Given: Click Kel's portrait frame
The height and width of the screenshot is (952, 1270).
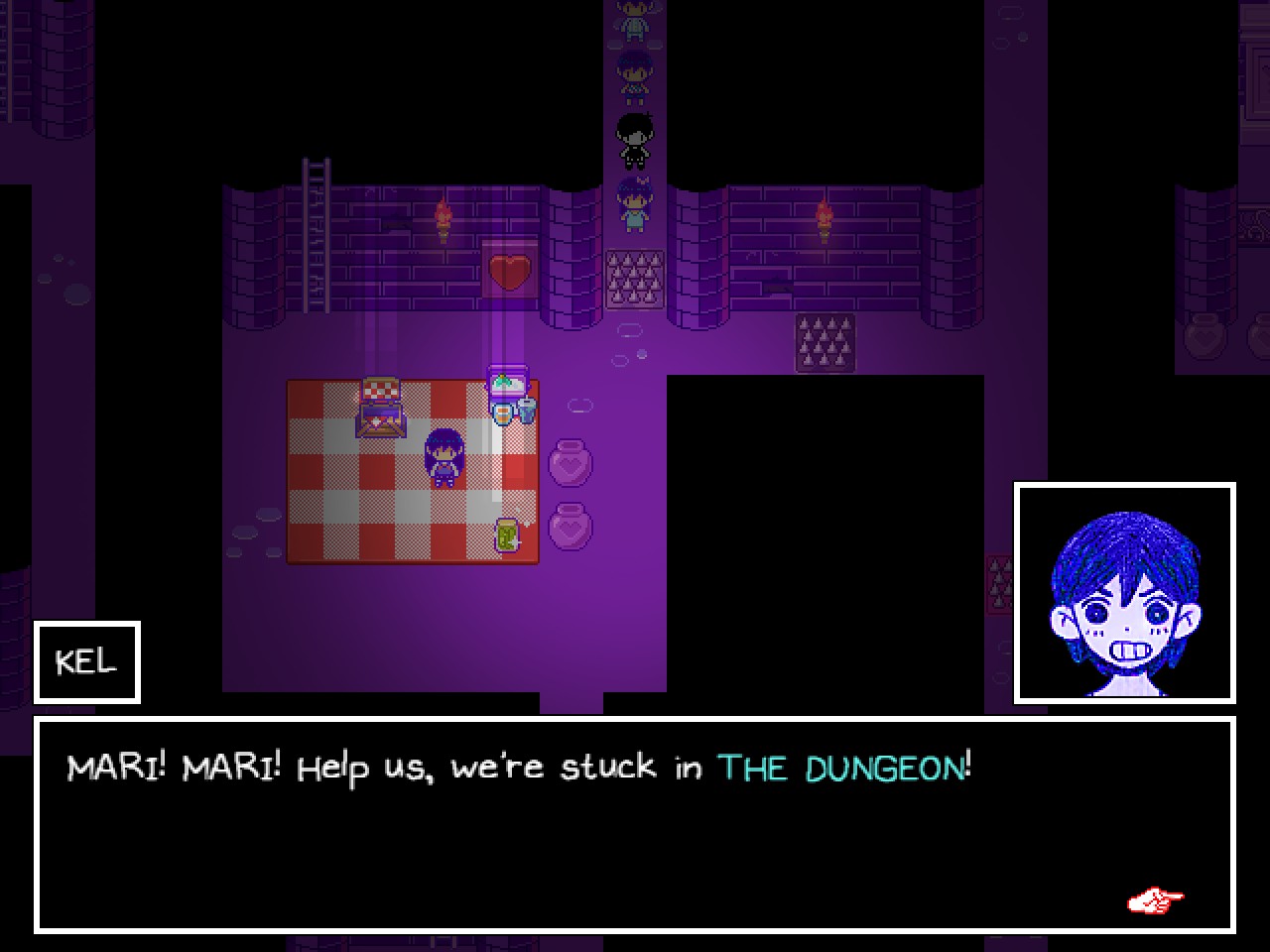Looking at the screenshot, I should pyautogui.click(x=1125, y=590).
